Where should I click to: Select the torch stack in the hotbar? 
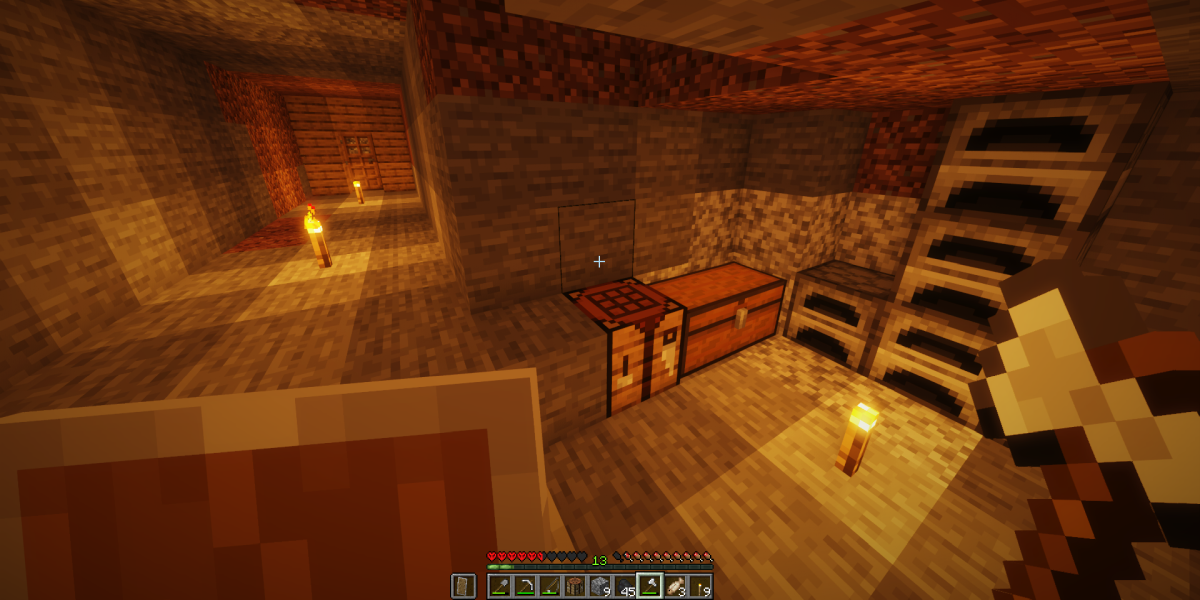pyautogui.click(x=699, y=586)
